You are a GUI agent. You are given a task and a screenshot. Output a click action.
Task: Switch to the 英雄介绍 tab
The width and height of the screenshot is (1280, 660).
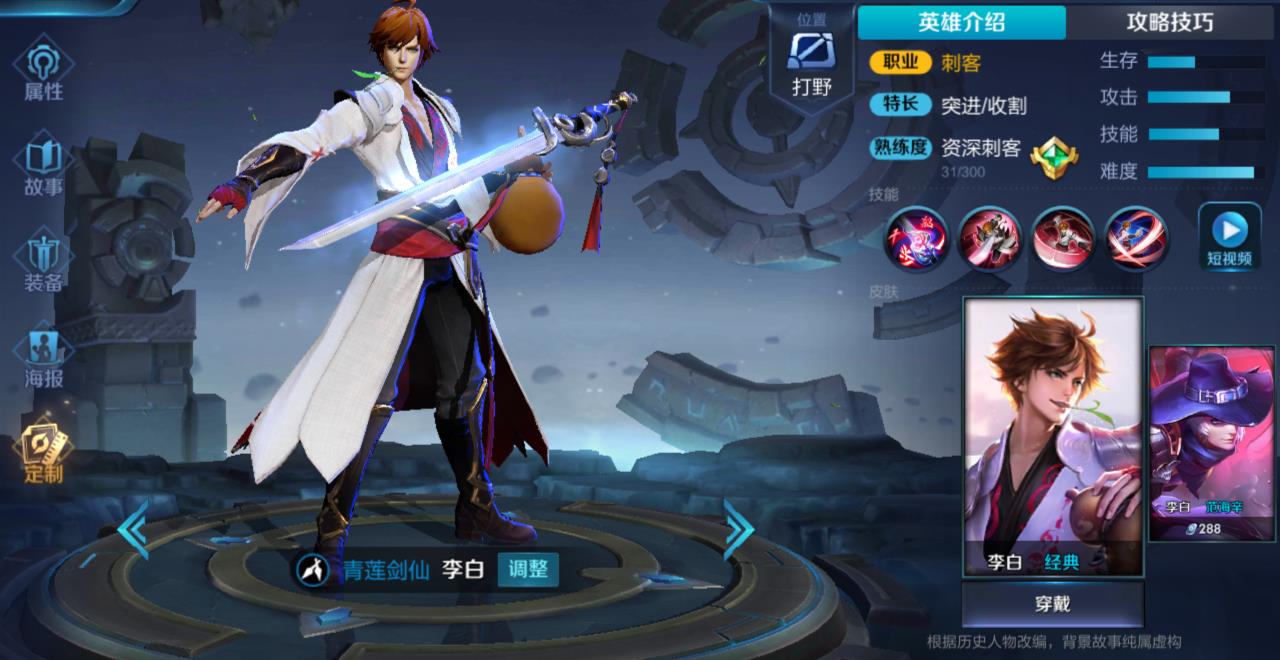(x=961, y=23)
